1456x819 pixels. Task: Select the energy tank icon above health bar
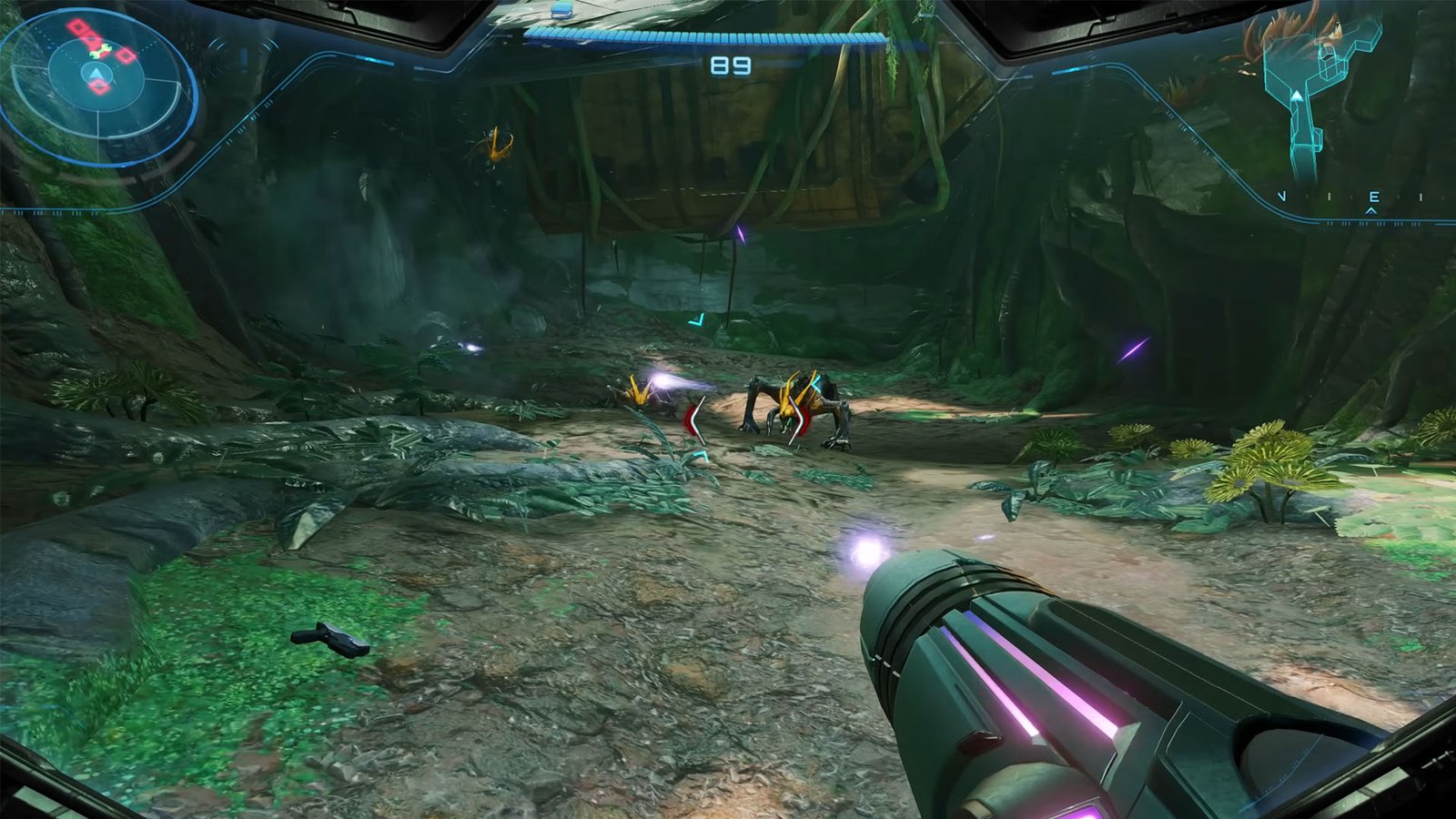click(x=561, y=11)
